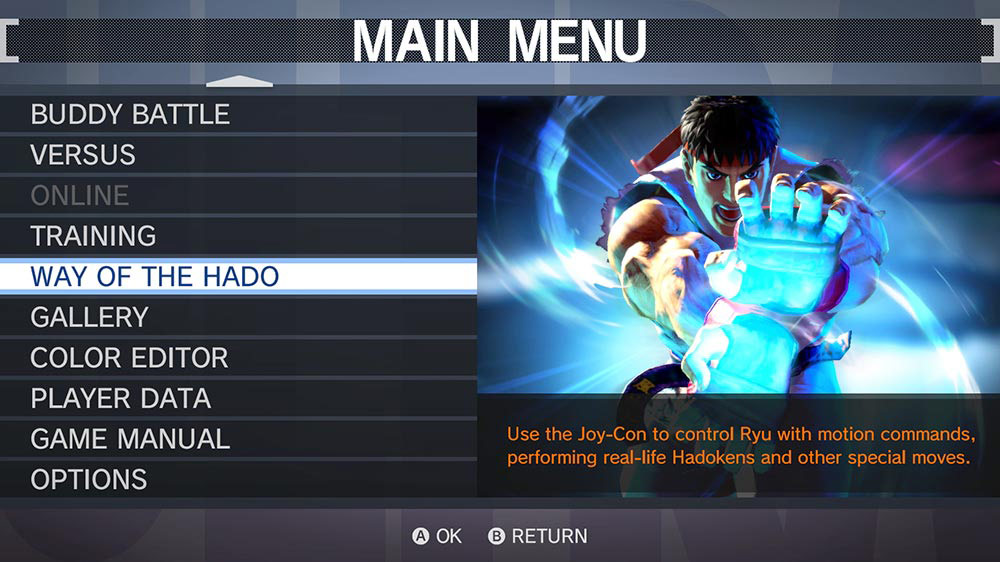Click the scroll-up arrow above the menu list
The height and width of the screenshot is (562, 1000).
point(239,82)
